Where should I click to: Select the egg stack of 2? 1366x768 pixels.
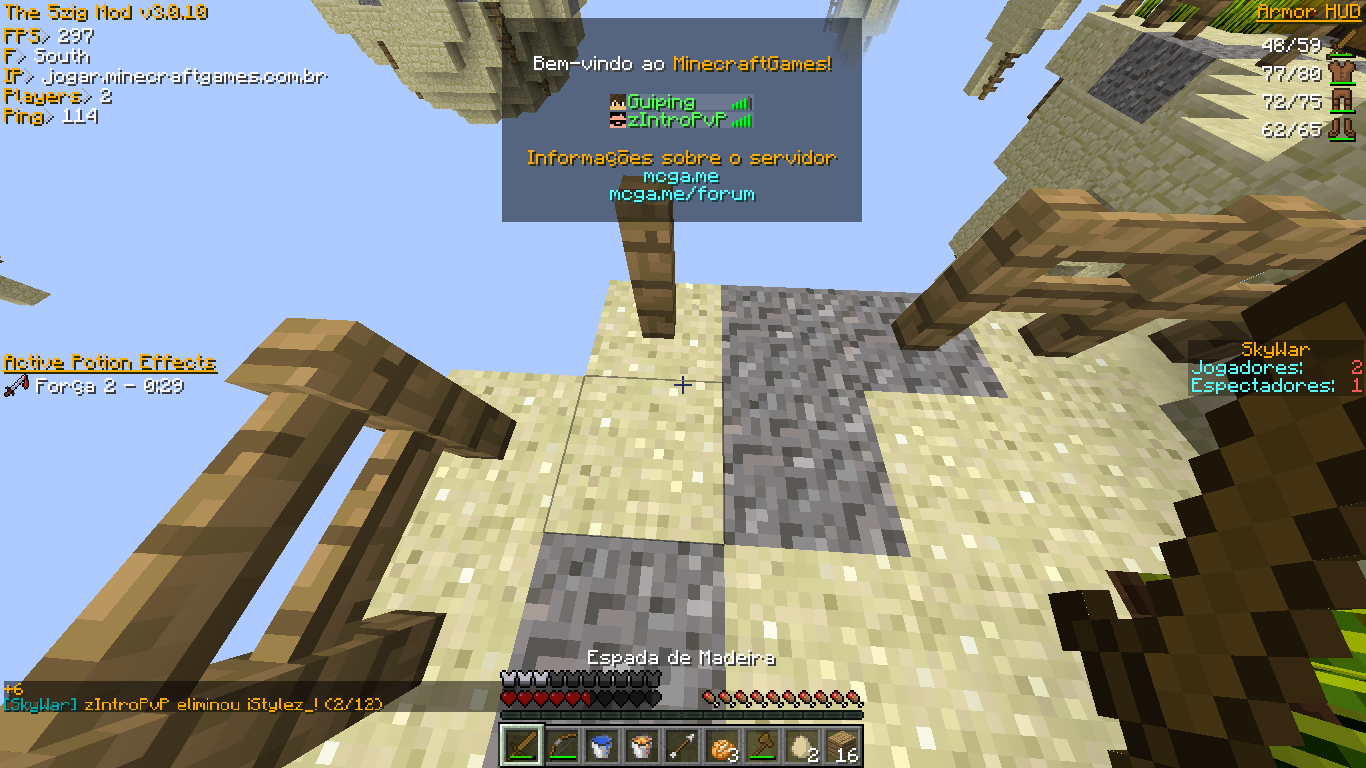(x=801, y=746)
